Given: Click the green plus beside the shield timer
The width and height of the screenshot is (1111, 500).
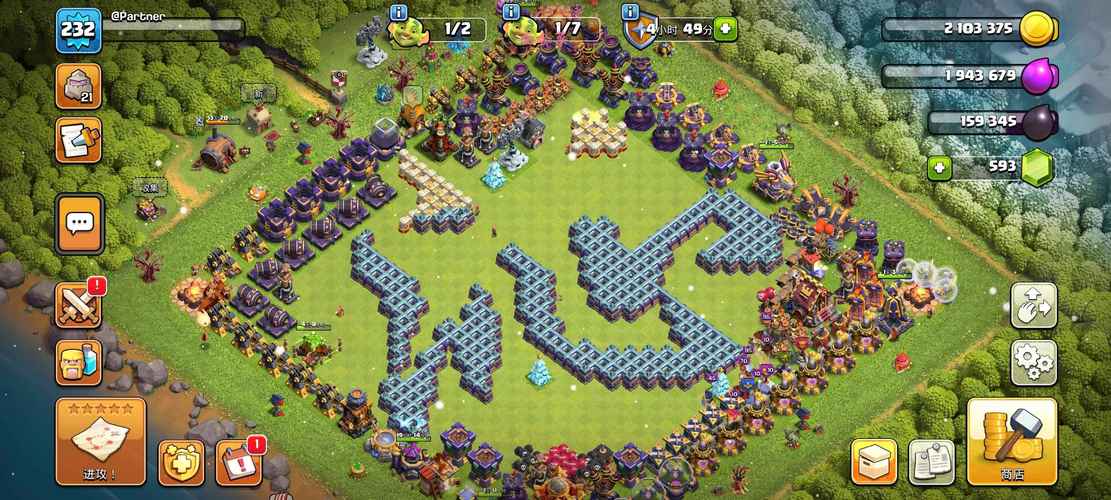Looking at the screenshot, I should [x=726, y=29].
